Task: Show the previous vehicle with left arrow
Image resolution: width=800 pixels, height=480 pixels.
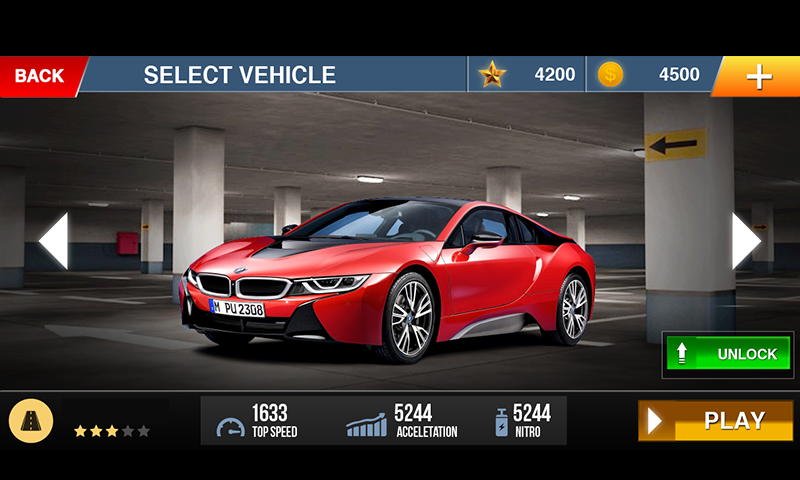Action: click(53, 240)
